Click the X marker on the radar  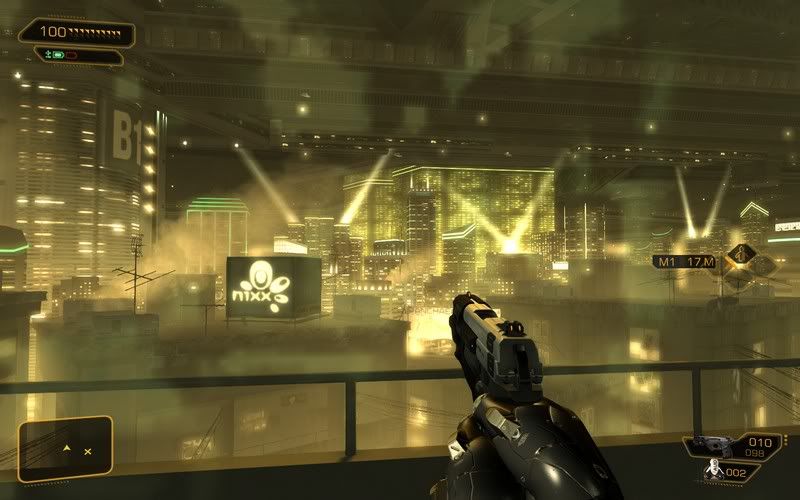88,452
